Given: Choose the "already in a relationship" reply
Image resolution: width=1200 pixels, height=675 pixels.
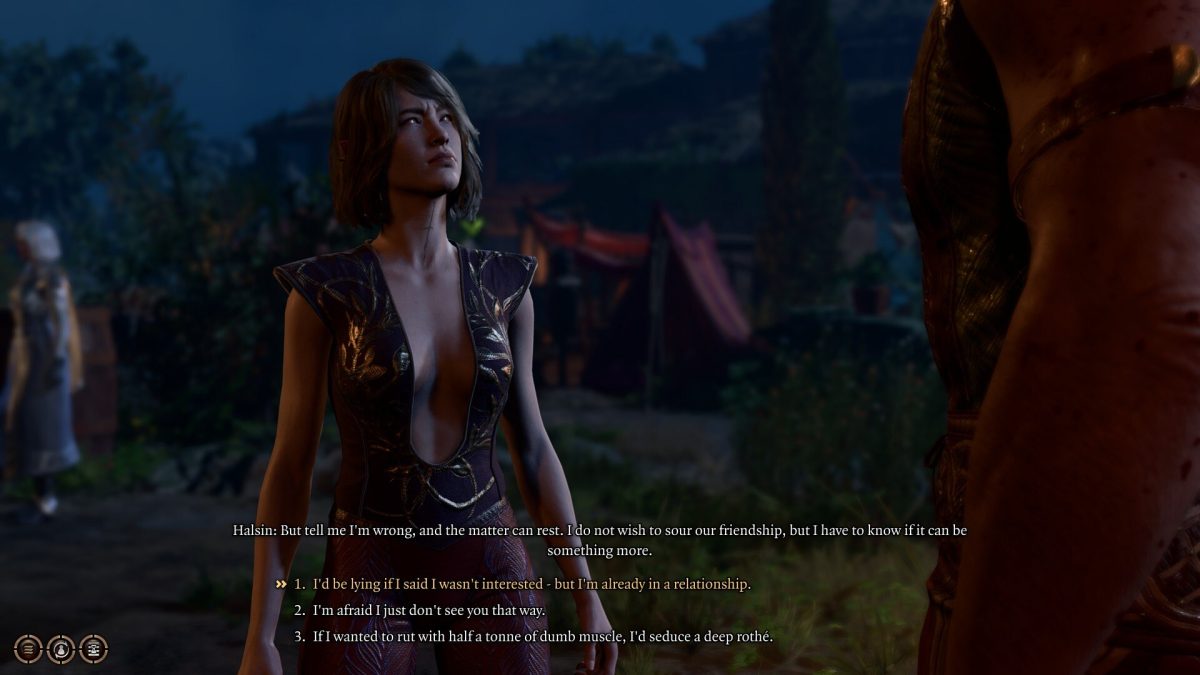Looking at the screenshot, I should (531, 584).
